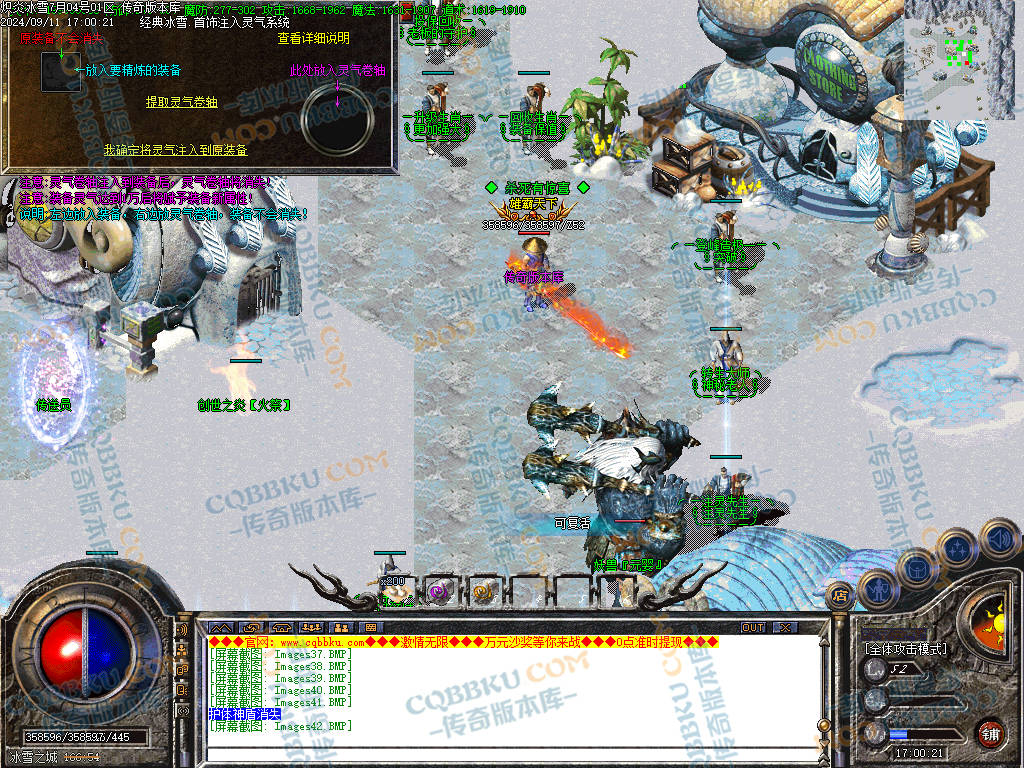Confirm 我确定将灵气注入到原装备
The height and width of the screenshot is (768, 1024).
coord(175,150)
